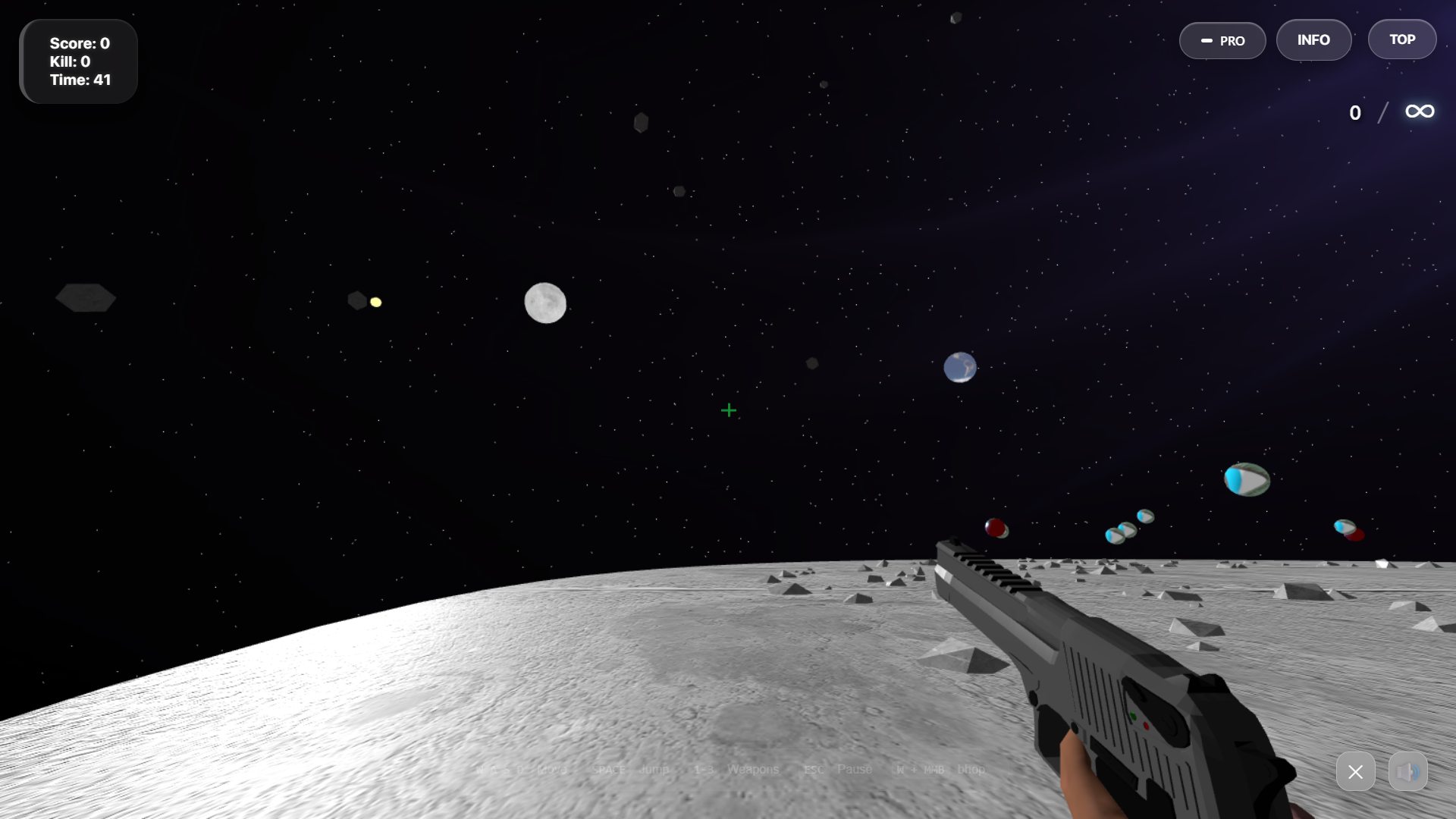Open the PRO options button
Image resolution: width=1456 pixels, height=819 pixels.
(x=1222, y=41)
